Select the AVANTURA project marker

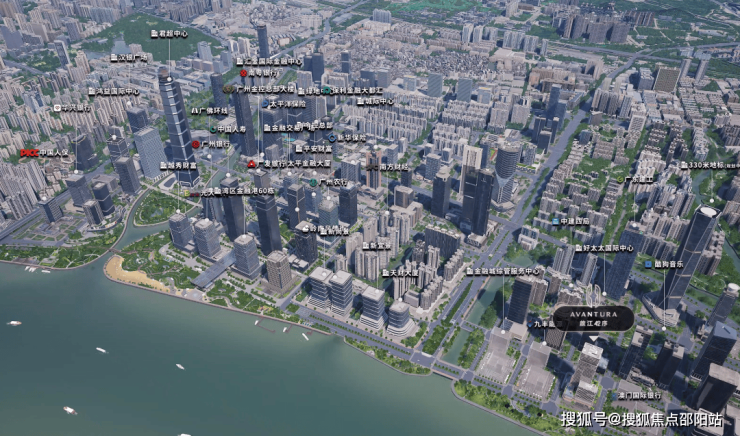(595, 318)
